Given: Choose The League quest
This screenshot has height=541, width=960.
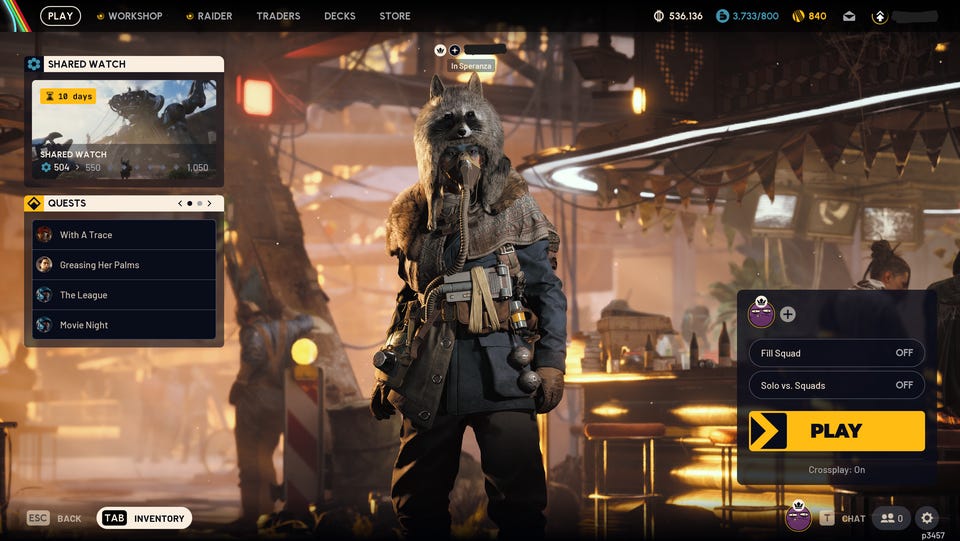Looking at the screenshot, I should [x=124, y=295].
